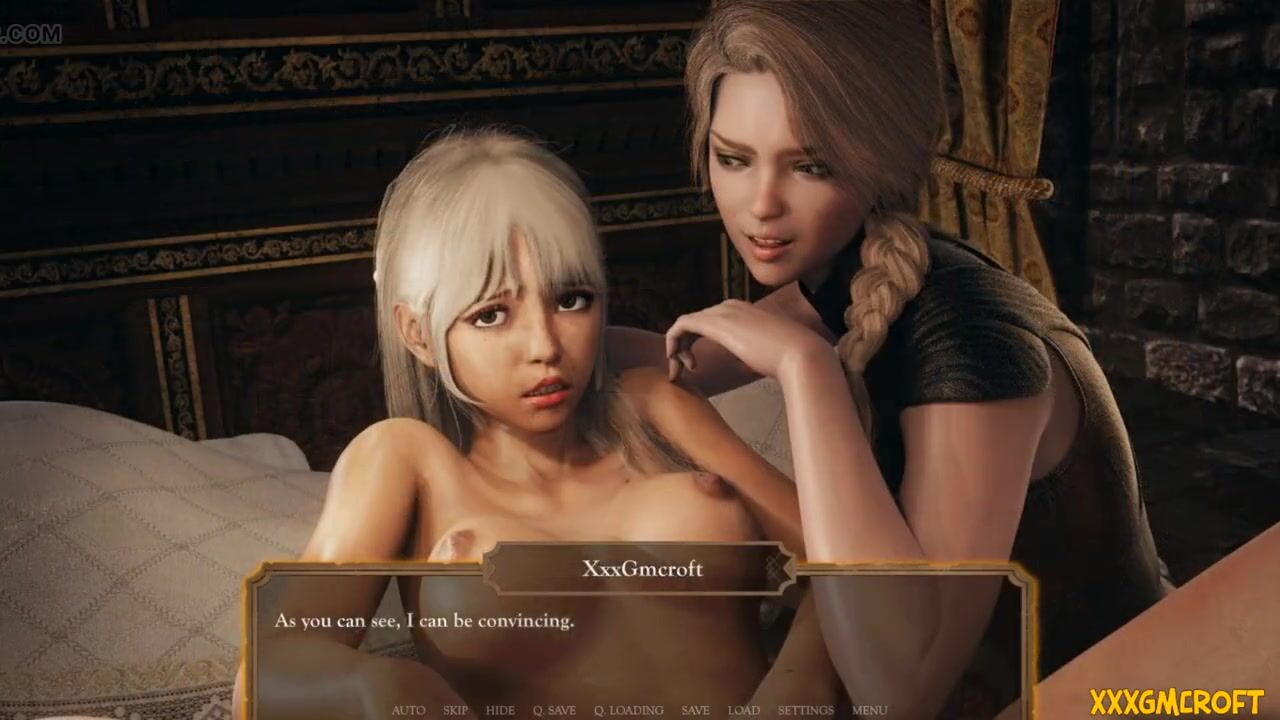Open the Load menu

[x=743, y=710]
